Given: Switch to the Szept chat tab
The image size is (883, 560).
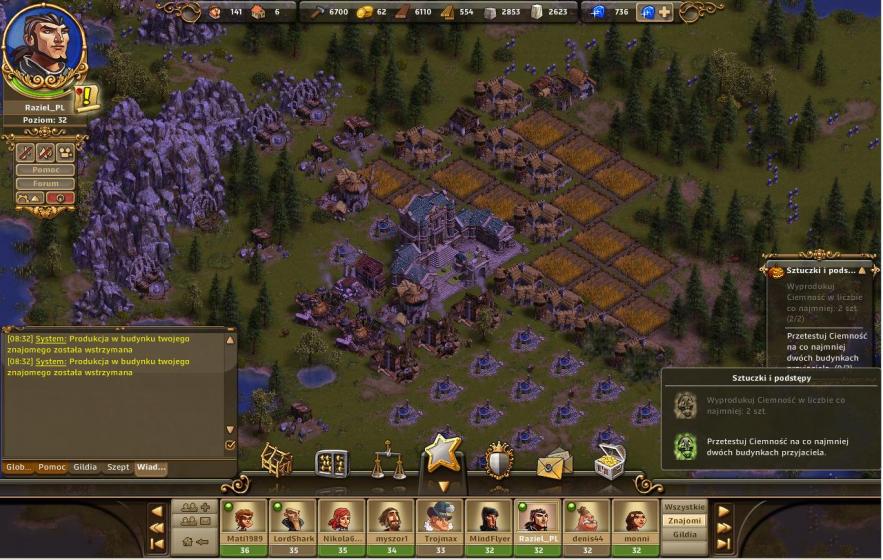Looking at the screenshot, I should [x=118, y=467].
